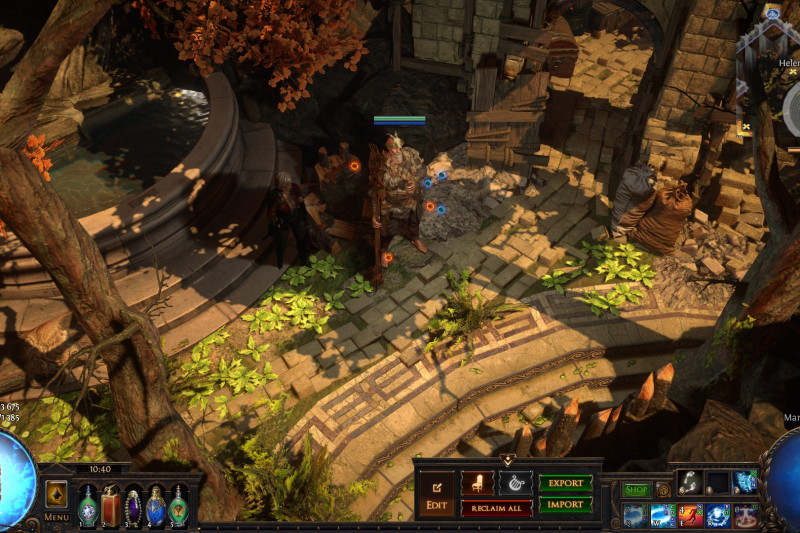Use the purple flask in slot 3
The image size is (800, 533).
tap(133, 504)
